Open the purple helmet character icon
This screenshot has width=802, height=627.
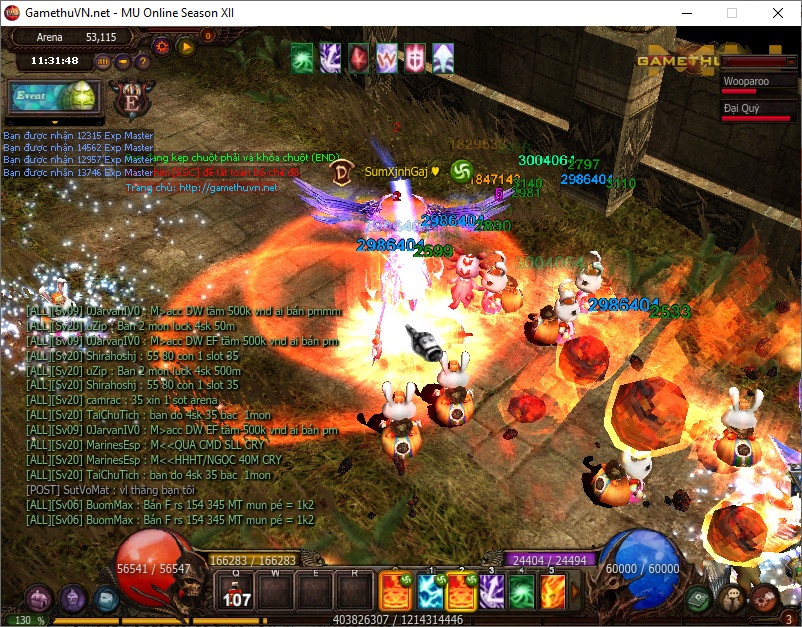(72, 599)
